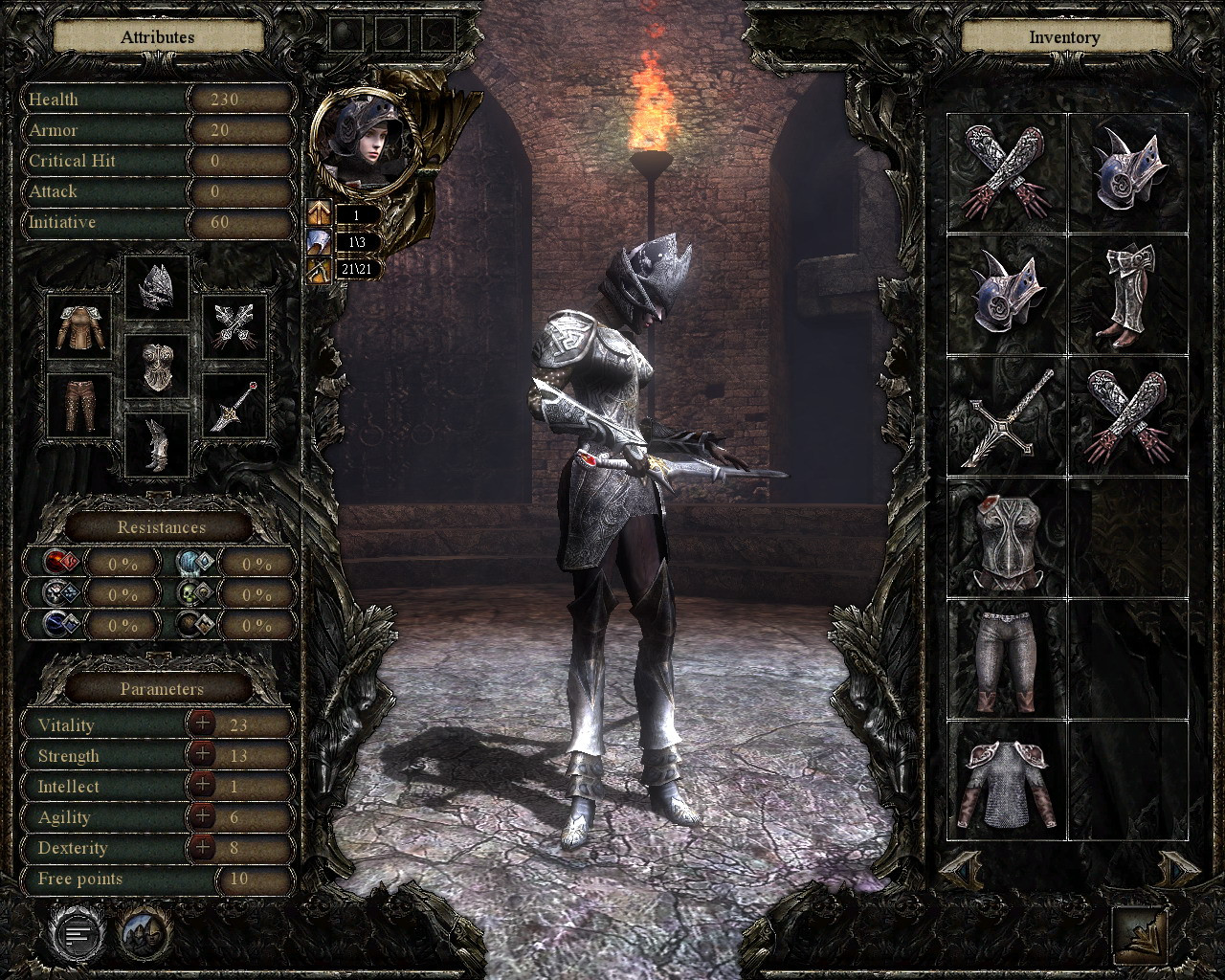Go to the previous inventory page
Viewport: 1225px width, 980px height.
[960, 867]
